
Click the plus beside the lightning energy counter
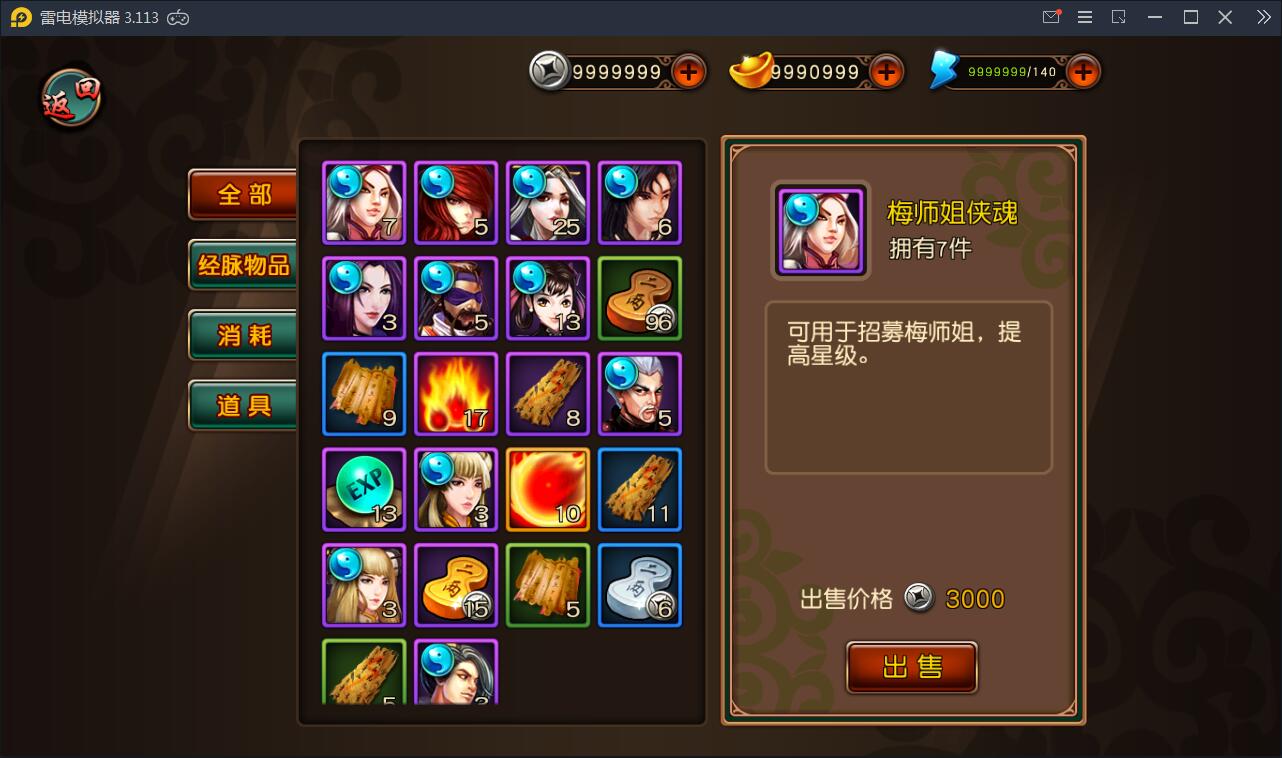[1081, 71]
